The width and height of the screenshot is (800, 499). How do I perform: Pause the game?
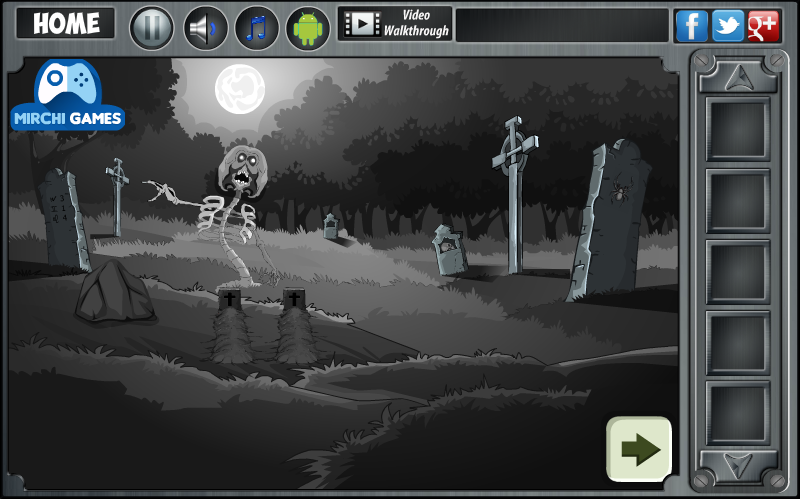click(x=152, y=27)
